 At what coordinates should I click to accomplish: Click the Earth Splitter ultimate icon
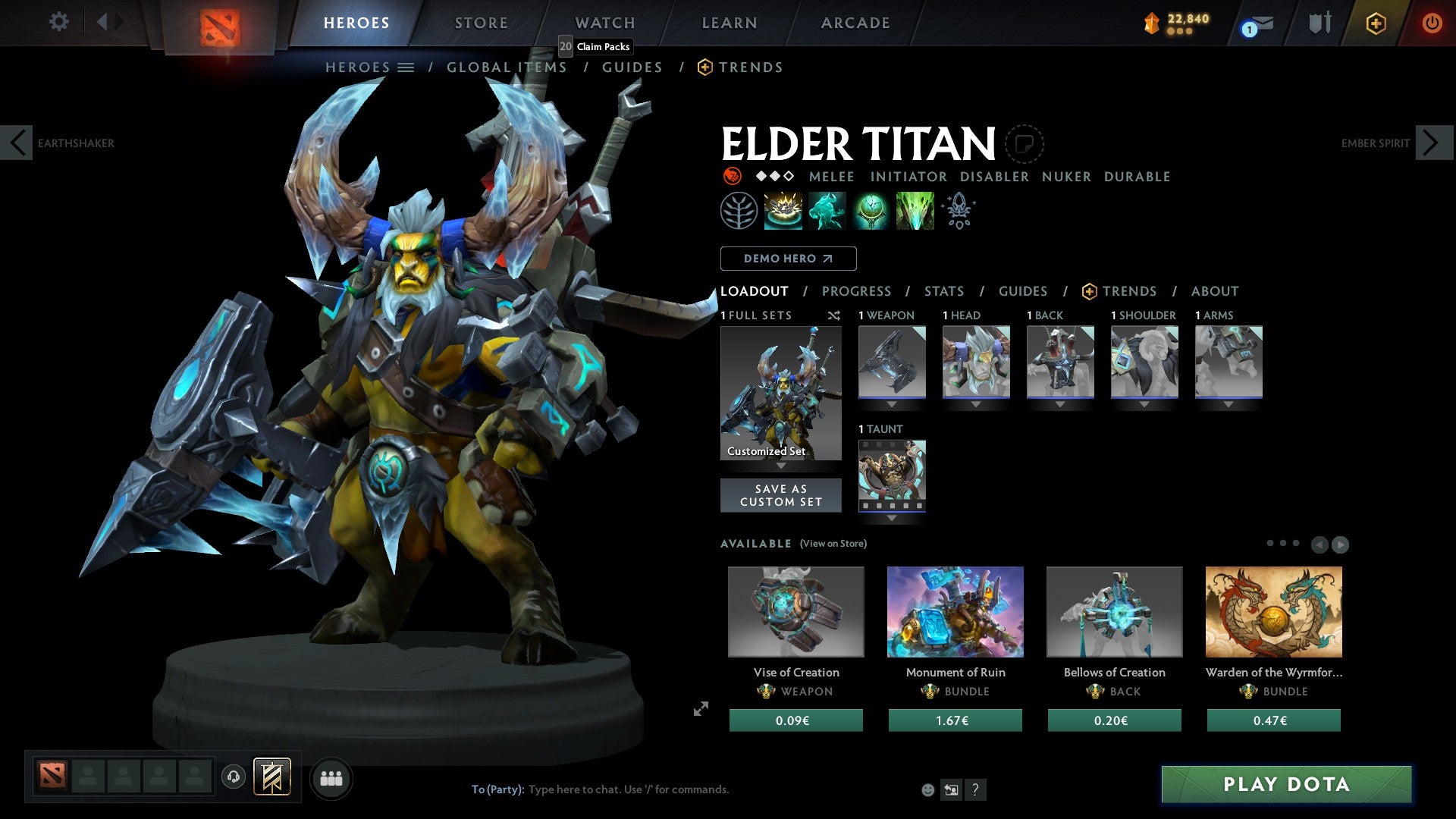coord(915,210)
